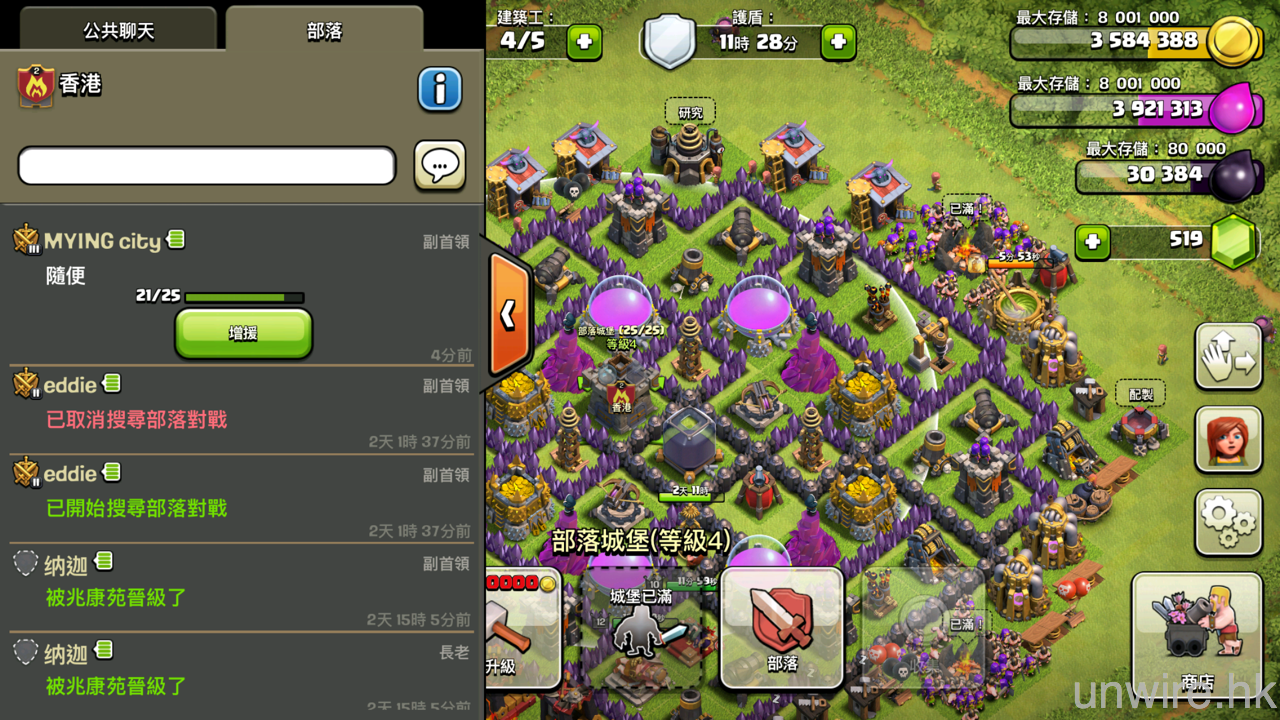
Task: Select the 部落 clan chat tab
Action: [x=324, y=30]
